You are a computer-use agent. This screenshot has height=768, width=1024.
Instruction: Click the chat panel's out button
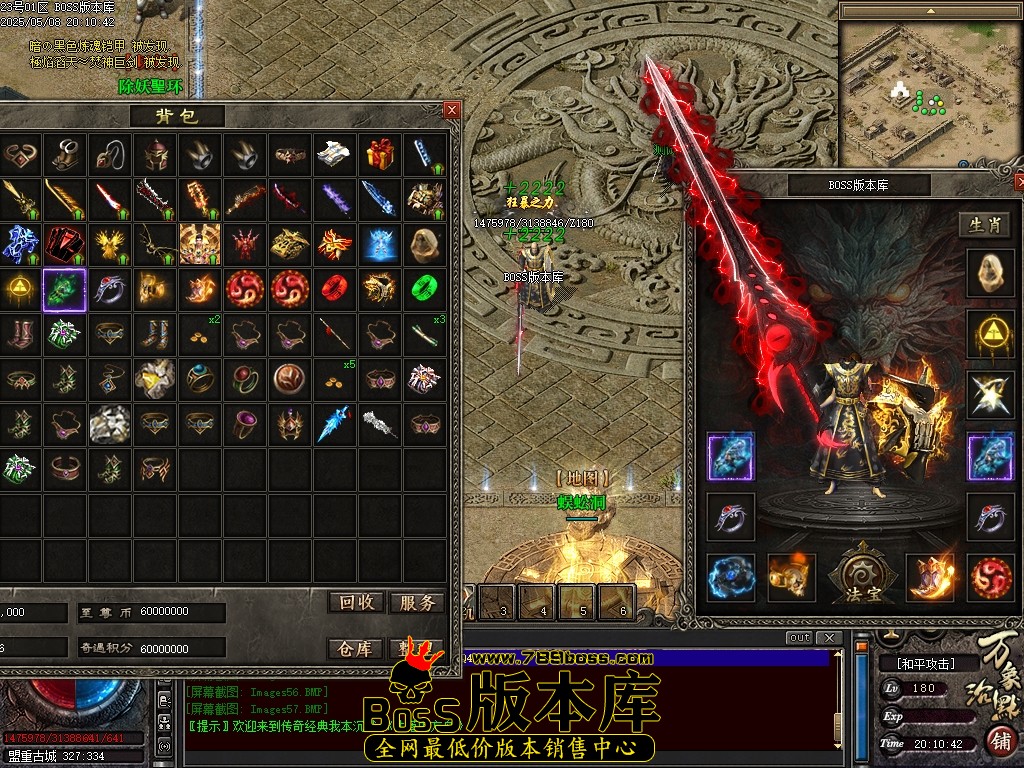click(x=799, y=638)
